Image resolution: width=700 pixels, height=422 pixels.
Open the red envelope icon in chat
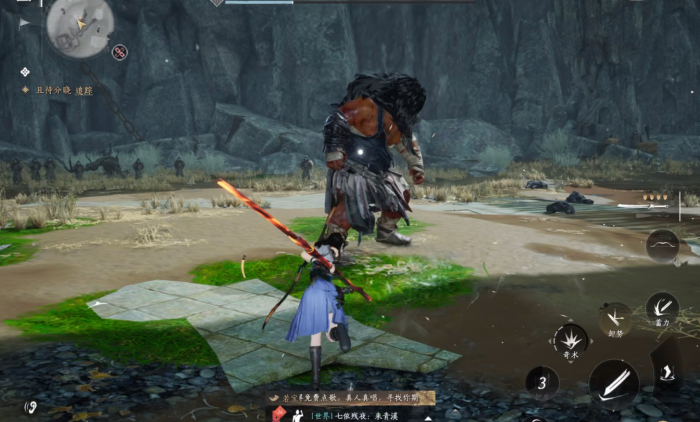280,413
